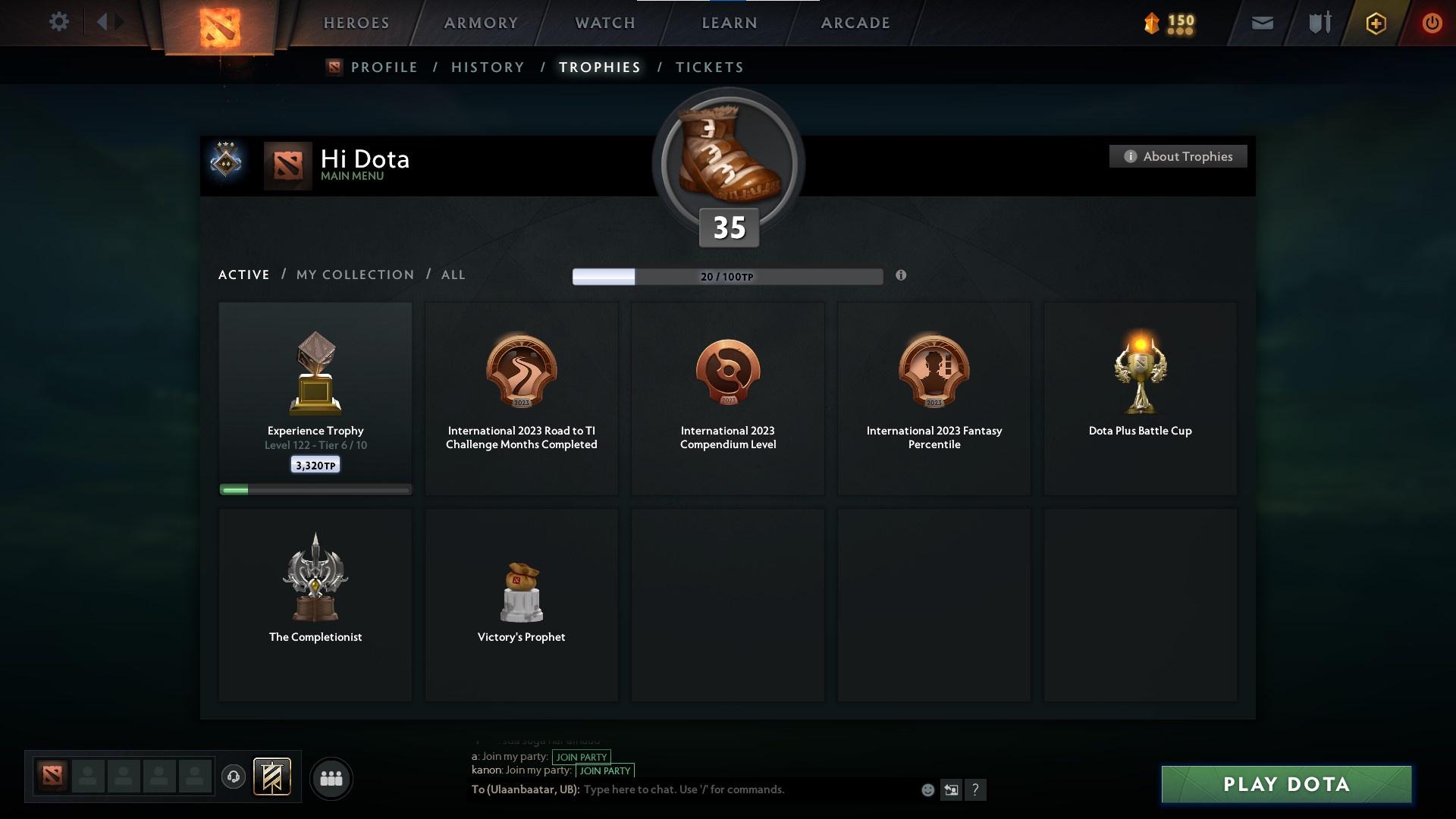The width and height of the screenshot is (1456, 819).
Task: Click the info icon next to the TP progress bar
Action: pyautogui.click(x=902, y=276)
